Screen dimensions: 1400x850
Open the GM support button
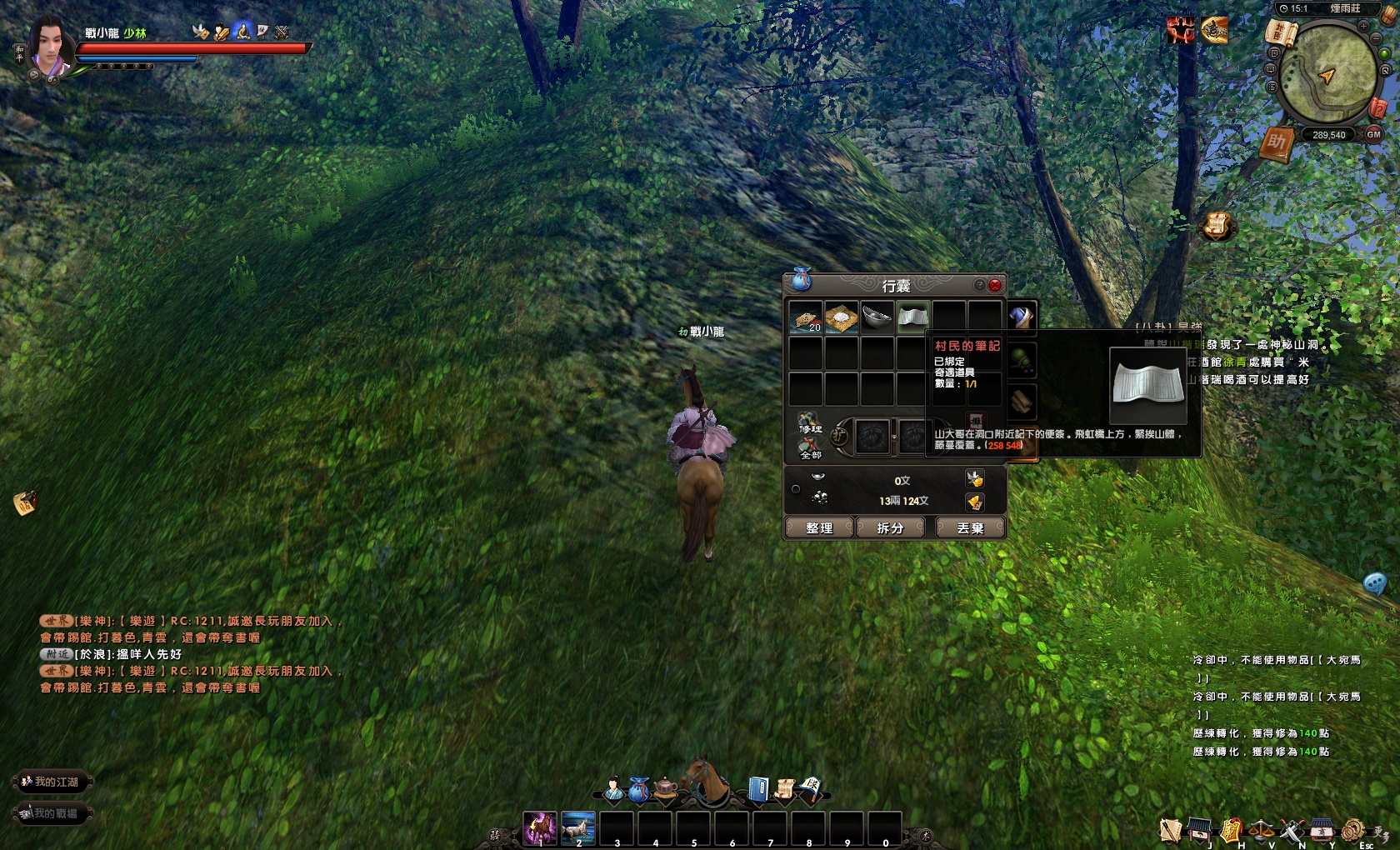click(1373, 134)
